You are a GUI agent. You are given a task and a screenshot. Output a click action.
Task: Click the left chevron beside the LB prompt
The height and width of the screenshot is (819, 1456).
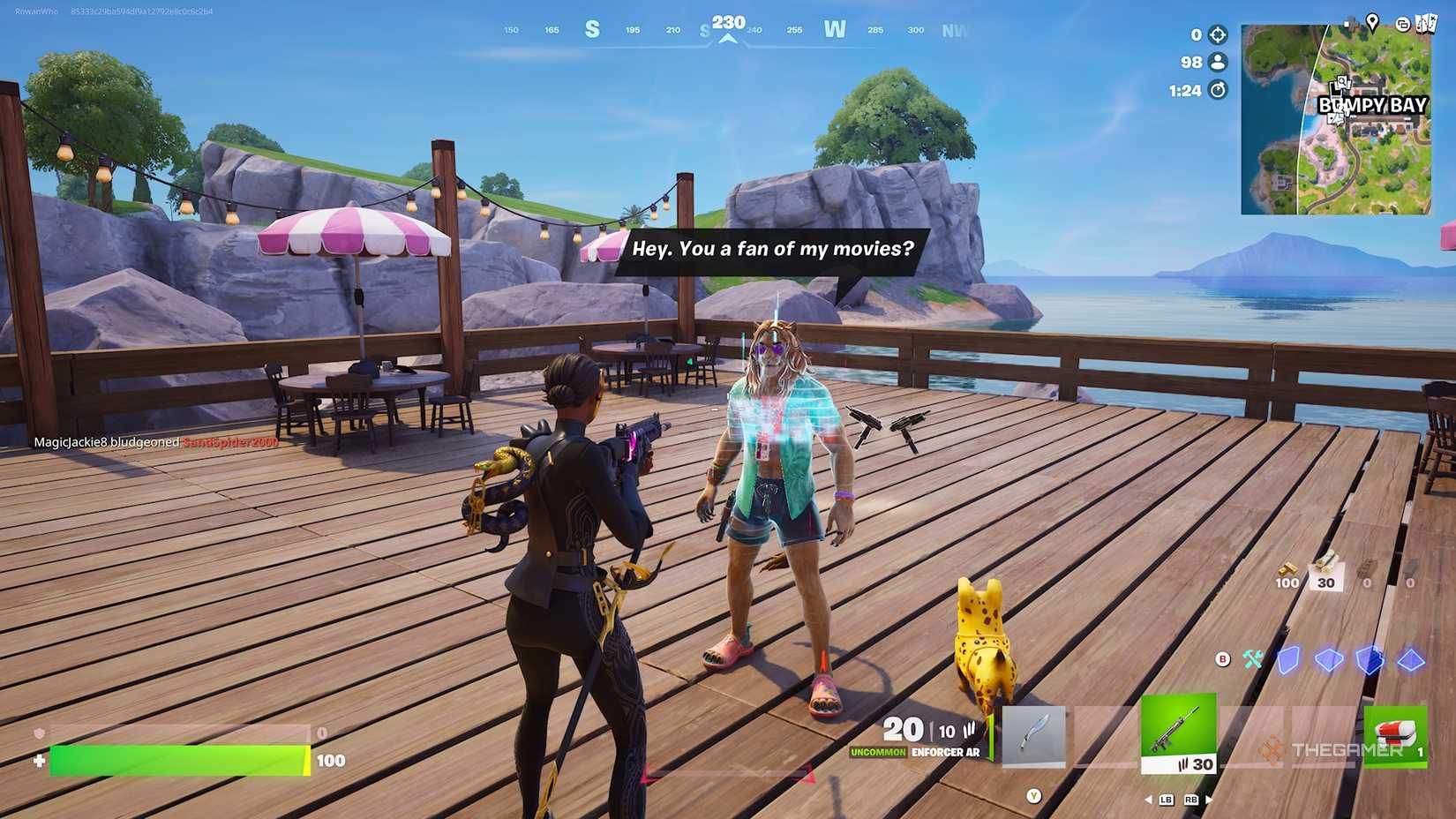pos(1149,800)
